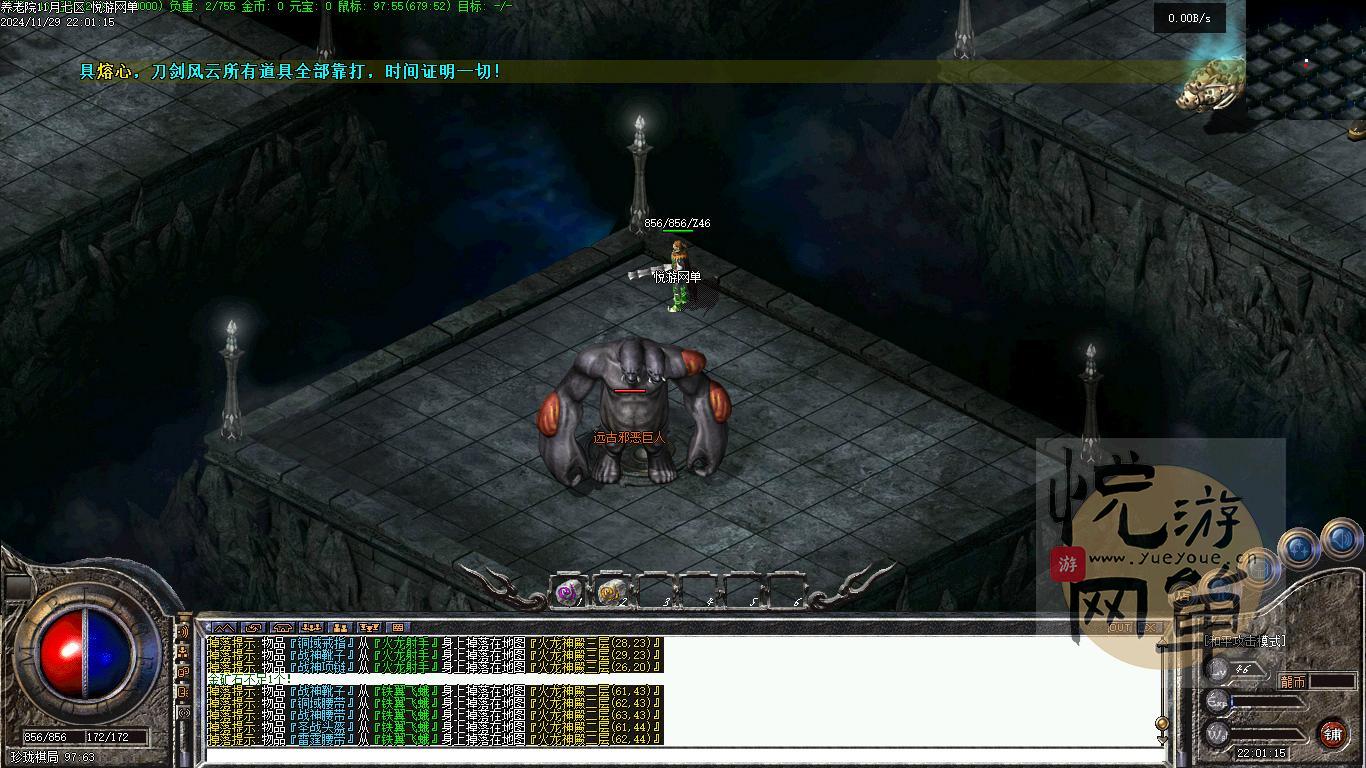Viewport: 1366px width, 768px height.
Task: Toggle the person icon on the chat sidebar
Action: click(x=183, y=652)
